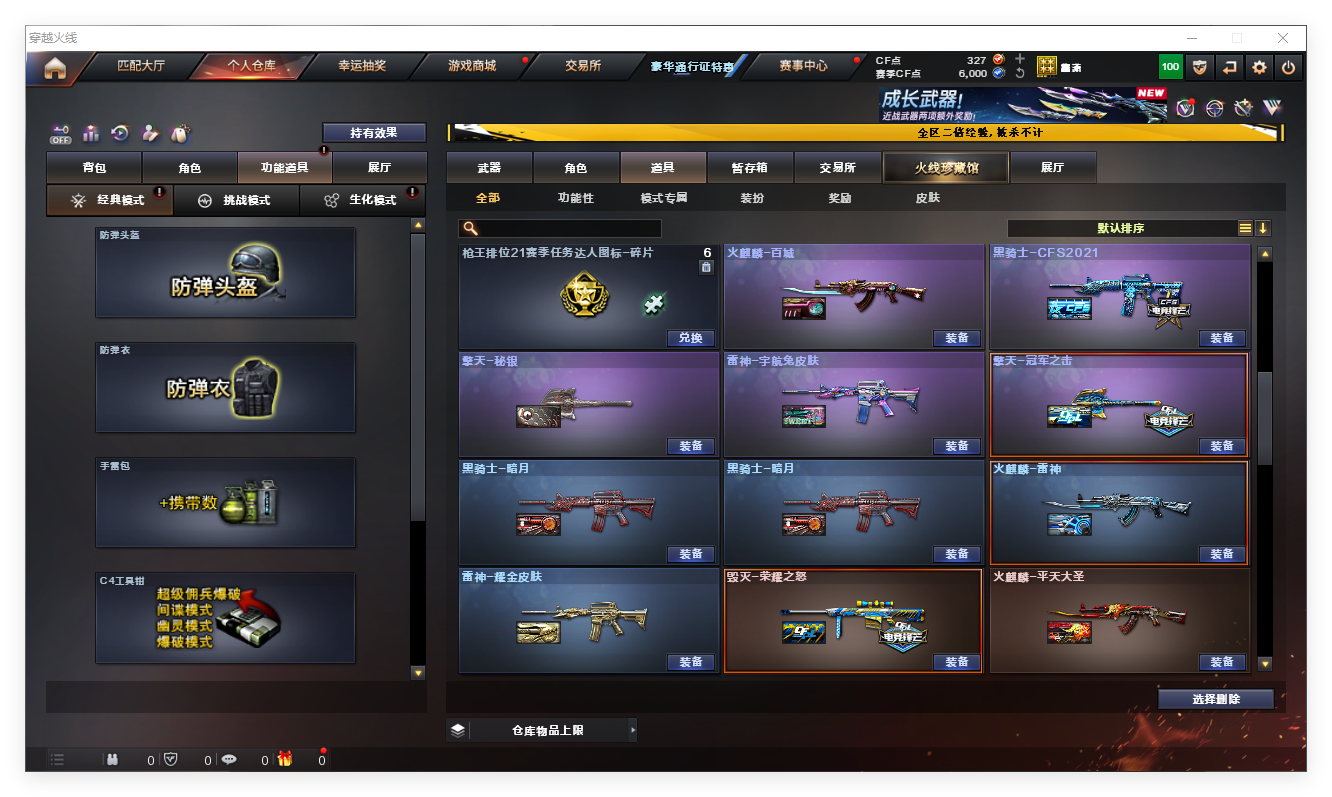
Task: Open the gear settings icon
Action: click(x=1259, y=68)
